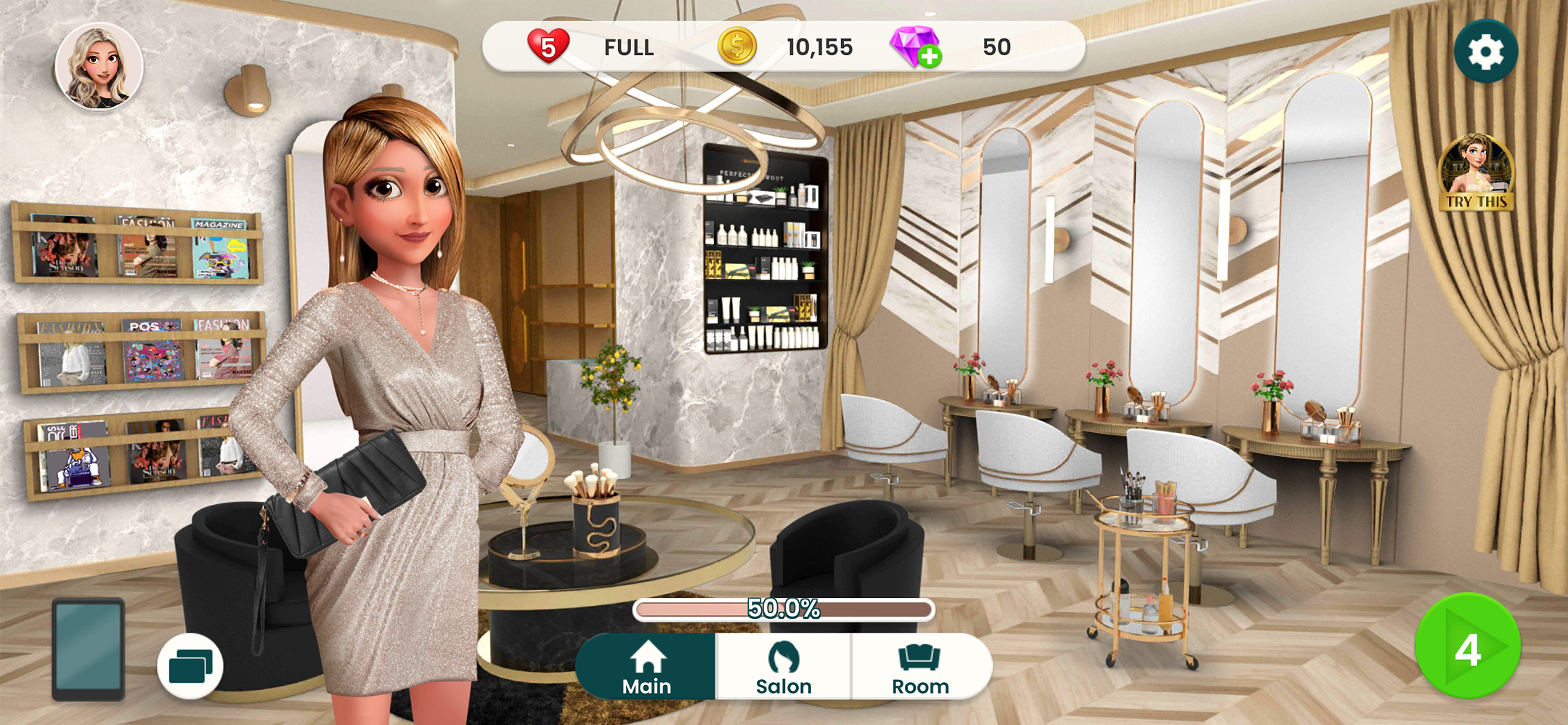The image size is (1568, 725).
Task: Open the tablet device icon
Action: 88,648
